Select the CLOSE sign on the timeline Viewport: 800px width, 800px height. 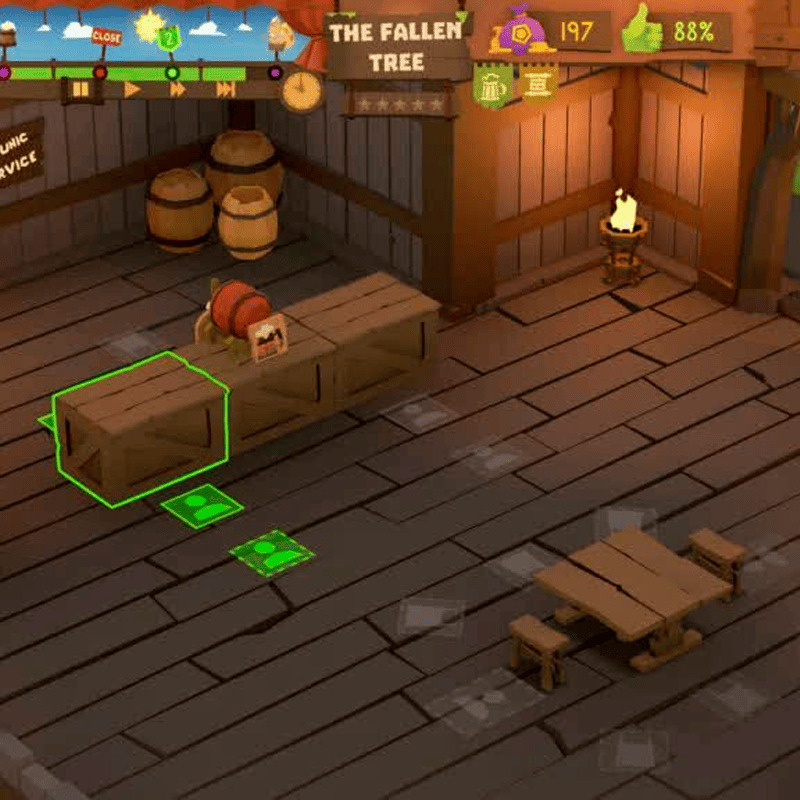(106, 36)
